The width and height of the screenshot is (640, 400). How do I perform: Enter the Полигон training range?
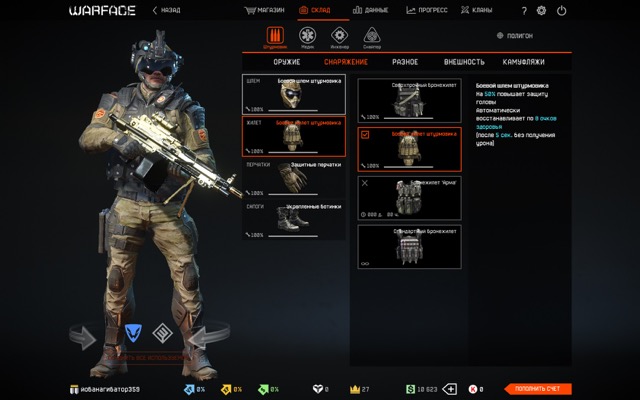coord(514,35)
